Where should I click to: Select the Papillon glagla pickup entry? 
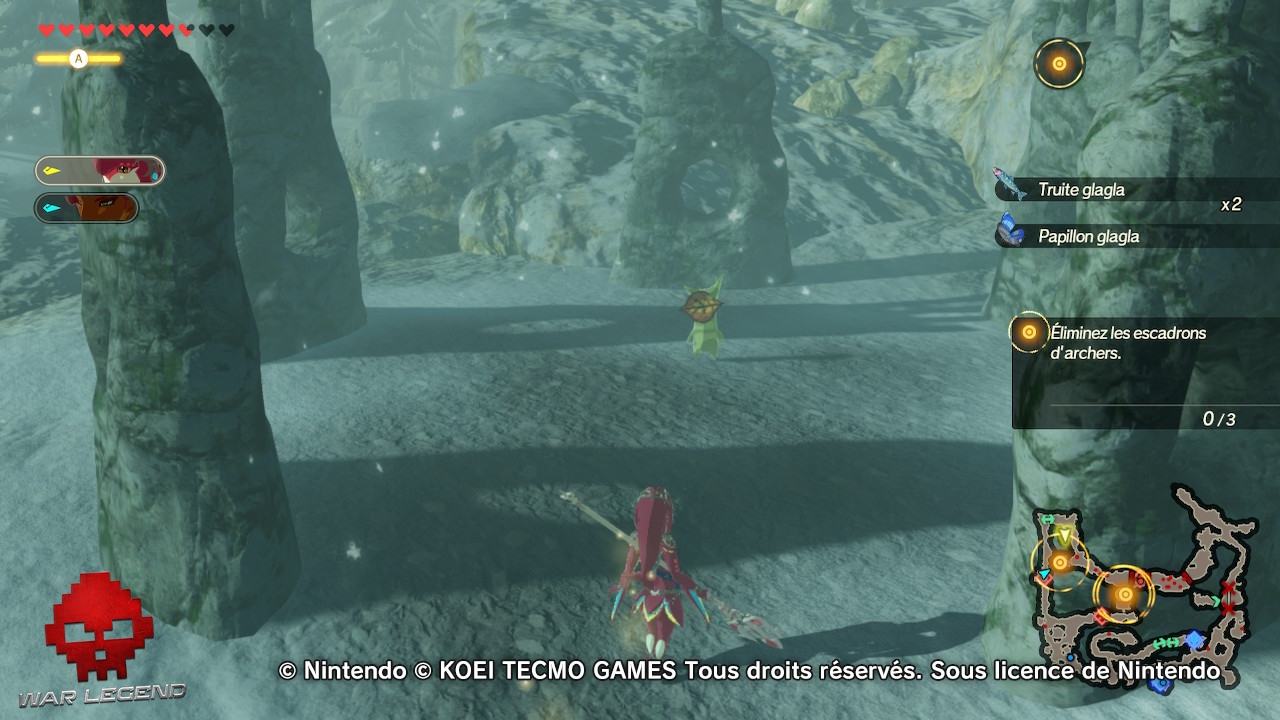[1090, 237]
